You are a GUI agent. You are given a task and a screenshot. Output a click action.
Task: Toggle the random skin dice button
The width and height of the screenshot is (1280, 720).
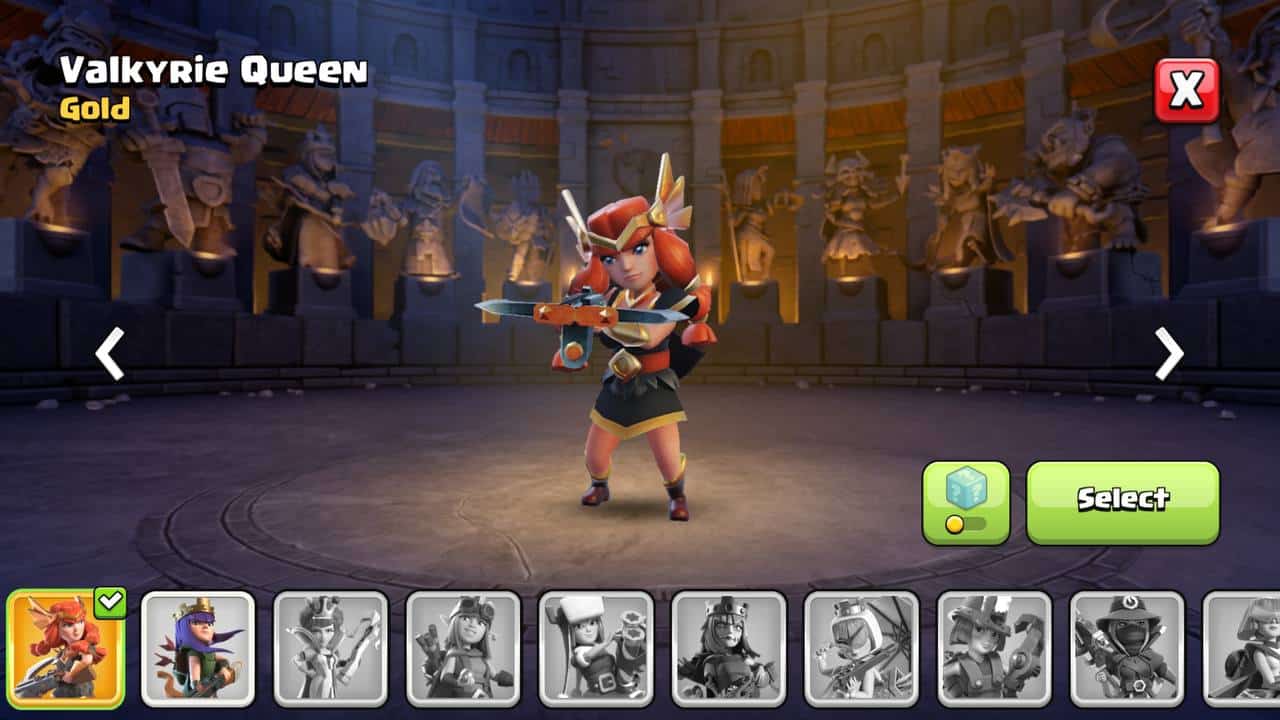click(x=965, y=502)
